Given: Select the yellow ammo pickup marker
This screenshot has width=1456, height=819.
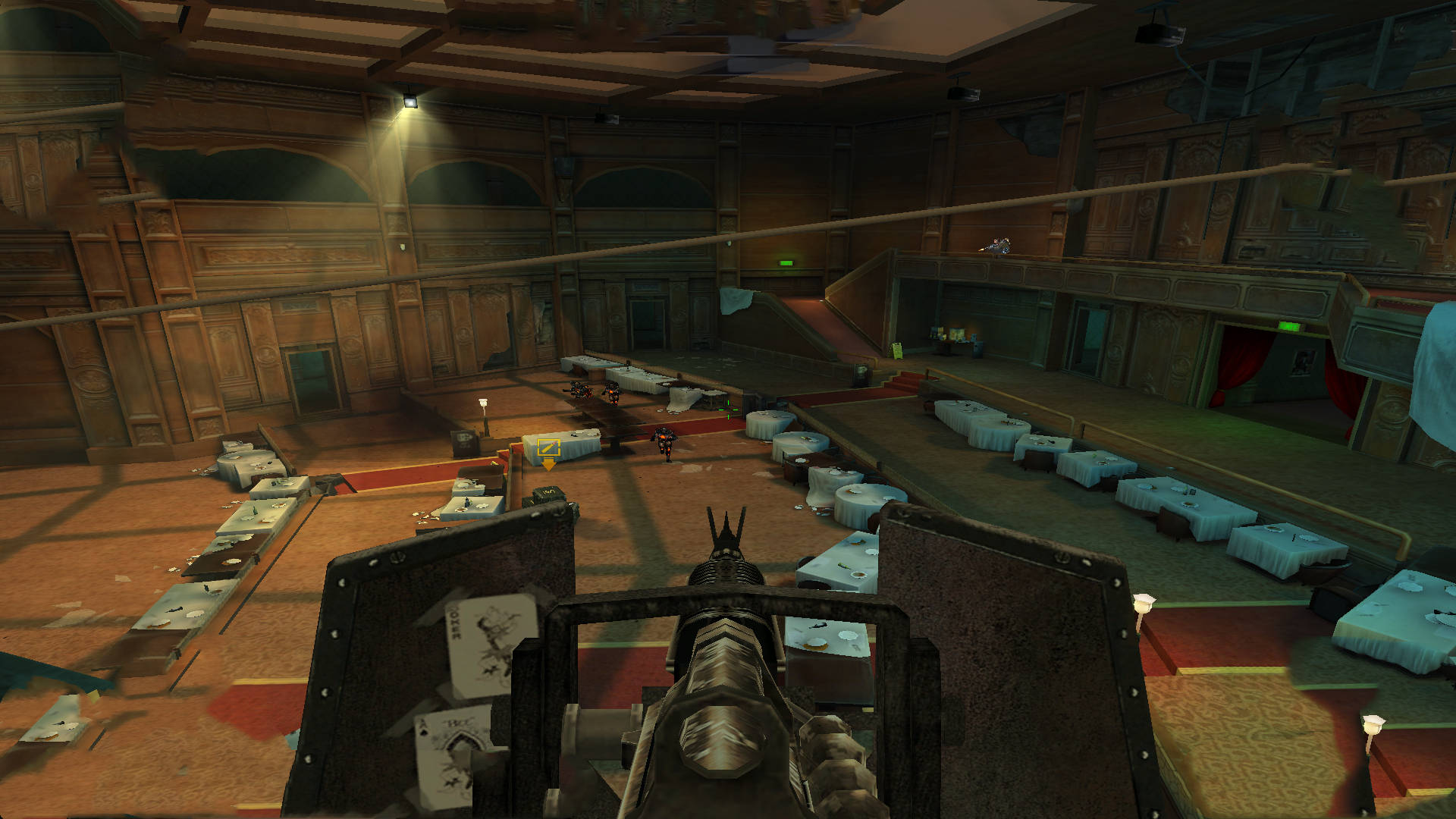Looking at the screenshot, I should click(548, 448).
